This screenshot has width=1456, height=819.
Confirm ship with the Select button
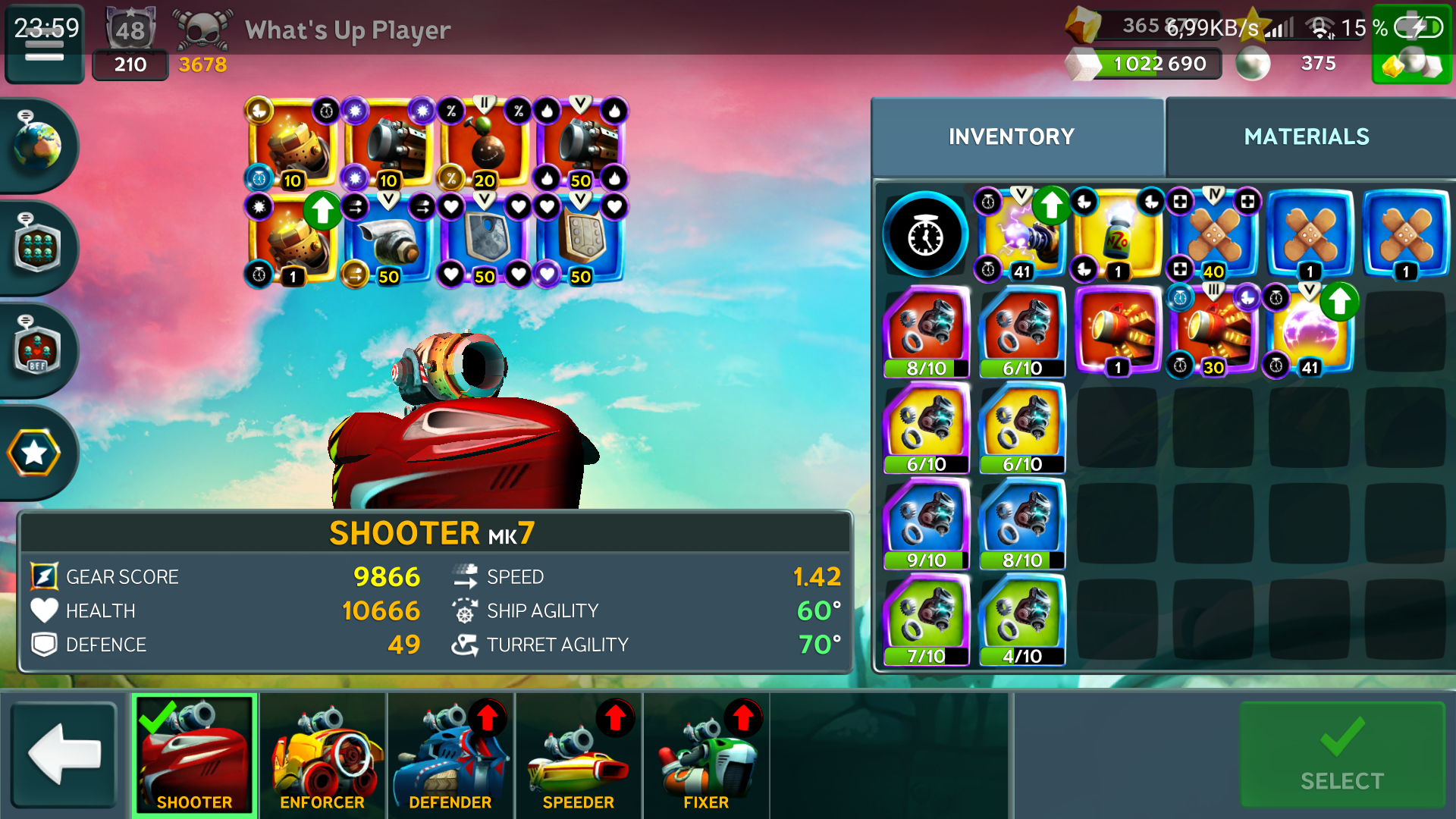pyautogui.click(x=1341, y=755)
